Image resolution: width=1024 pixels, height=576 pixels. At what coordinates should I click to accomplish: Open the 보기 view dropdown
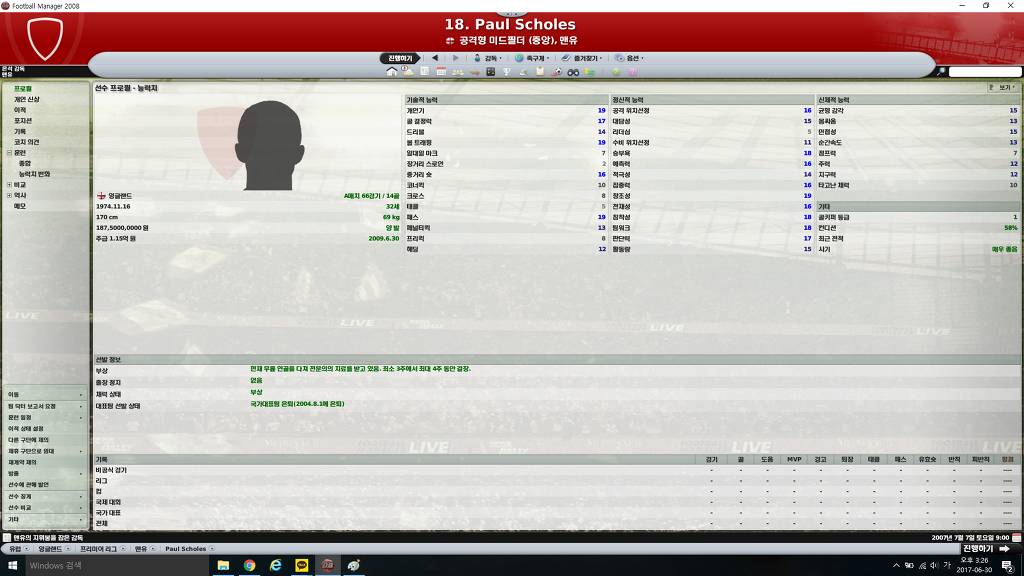click(1001, 88)
